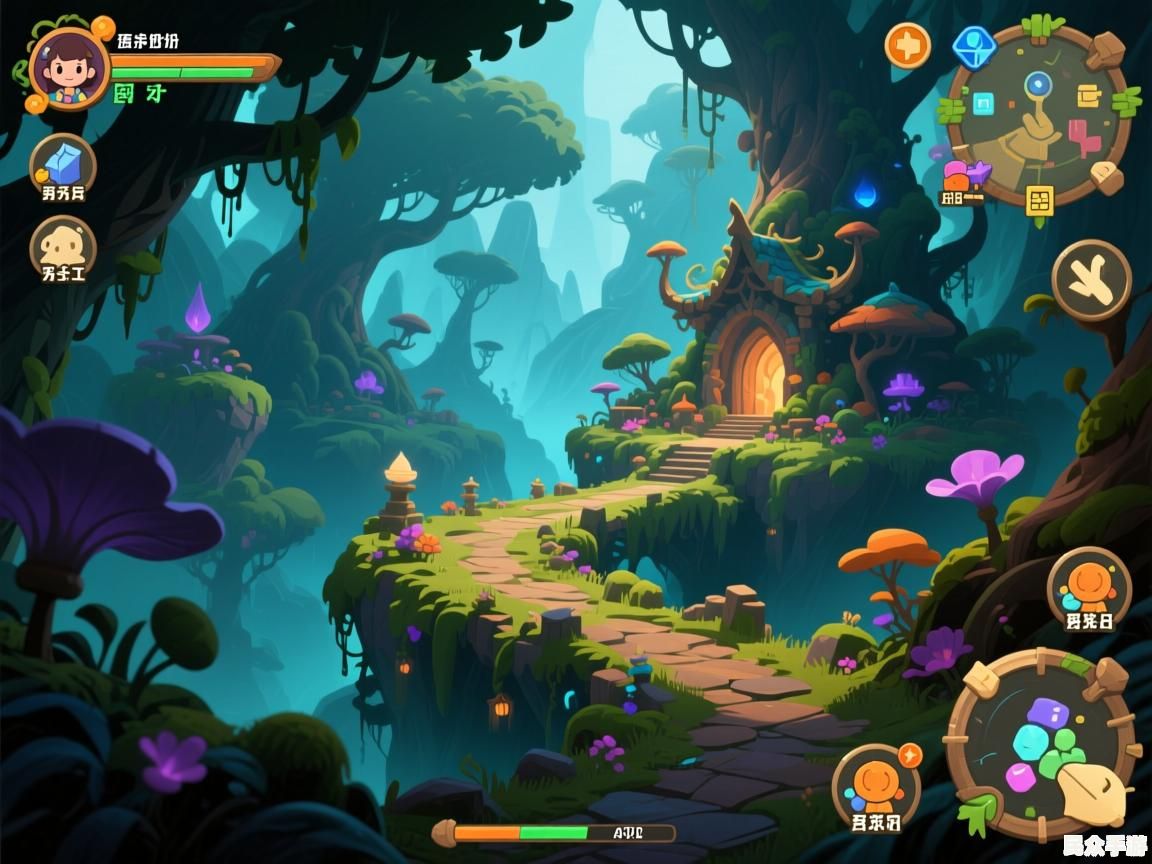The image size is (1152, 864).
Task: Activate the cream branch action button
Action: click(1091, 280)
